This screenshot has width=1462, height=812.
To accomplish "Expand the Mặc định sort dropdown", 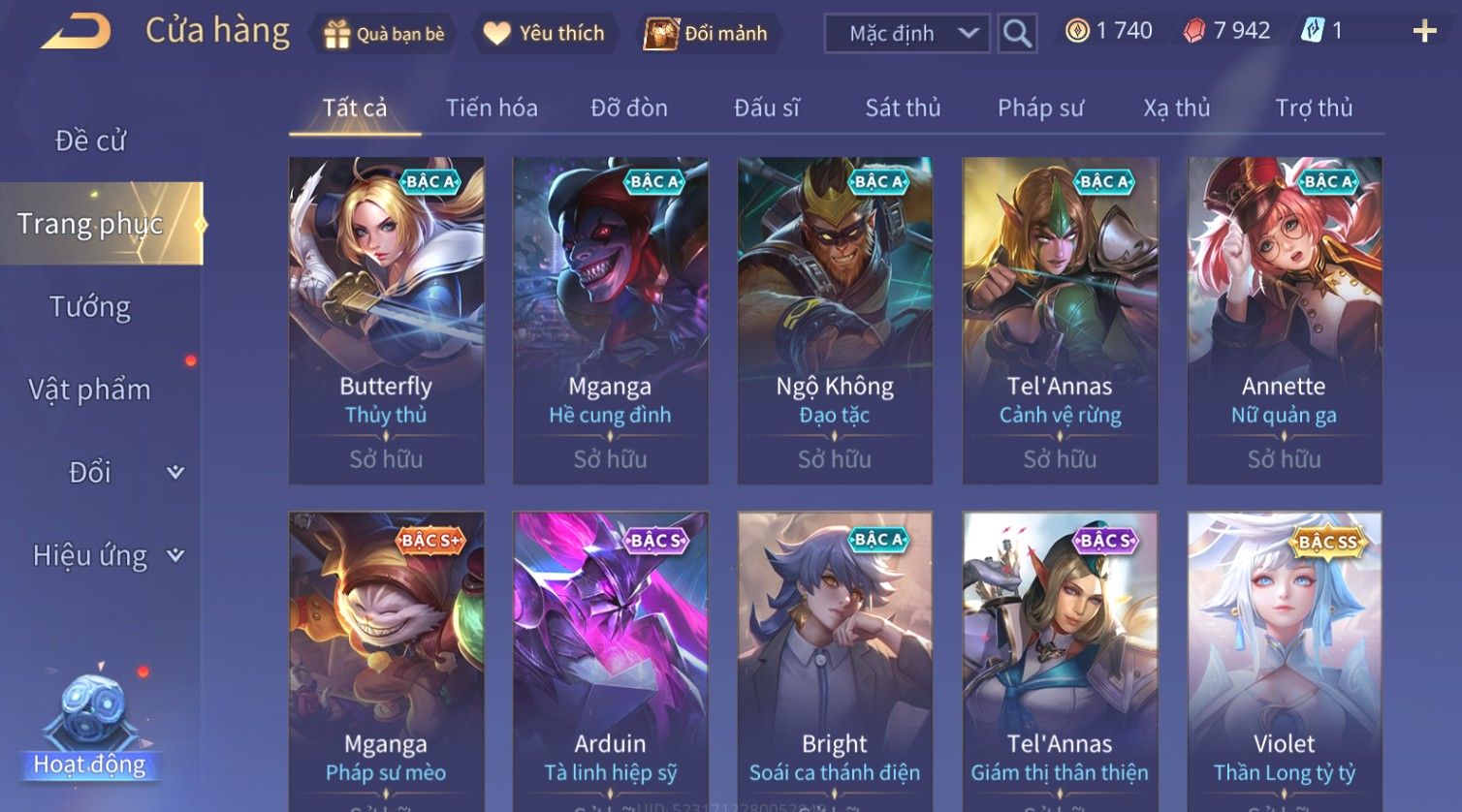I will [x=906, y=34].
